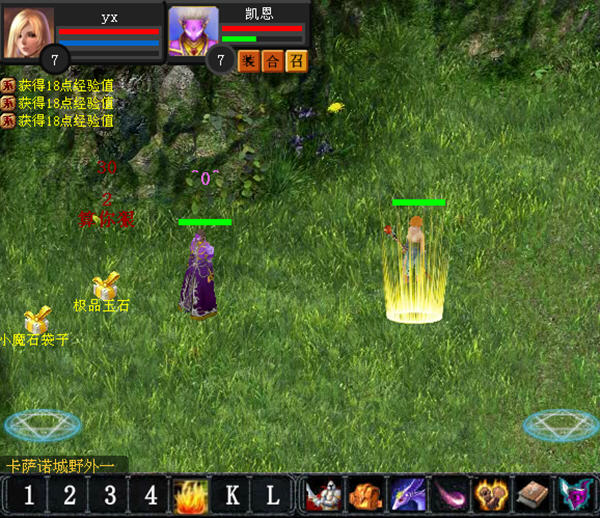Click the pet summon 召 button
The height and width of the screenshot is (518, 600).
pyautogui.click(x=296, y=61)
